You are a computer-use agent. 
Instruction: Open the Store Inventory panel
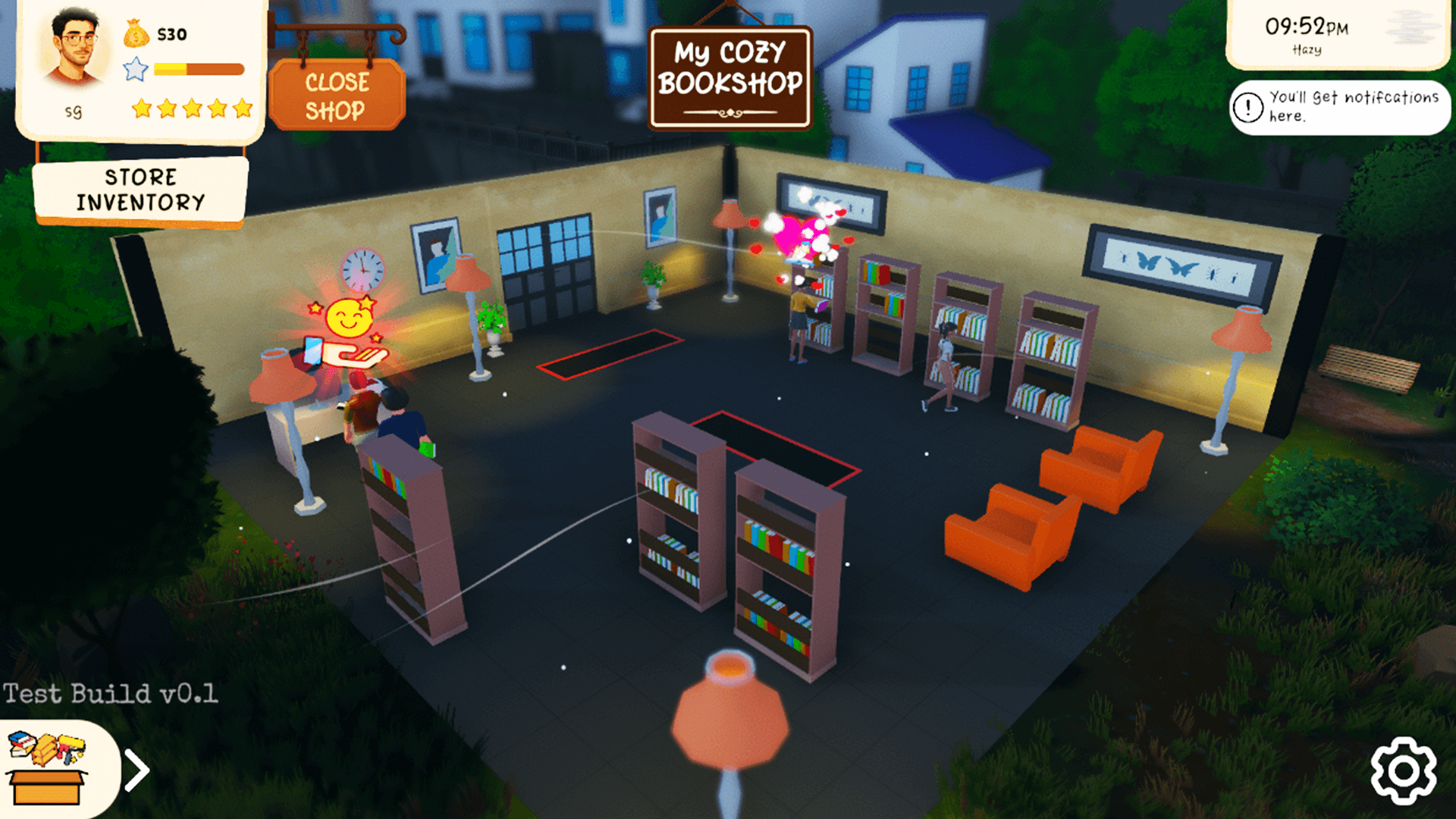(x=140, y=190)
